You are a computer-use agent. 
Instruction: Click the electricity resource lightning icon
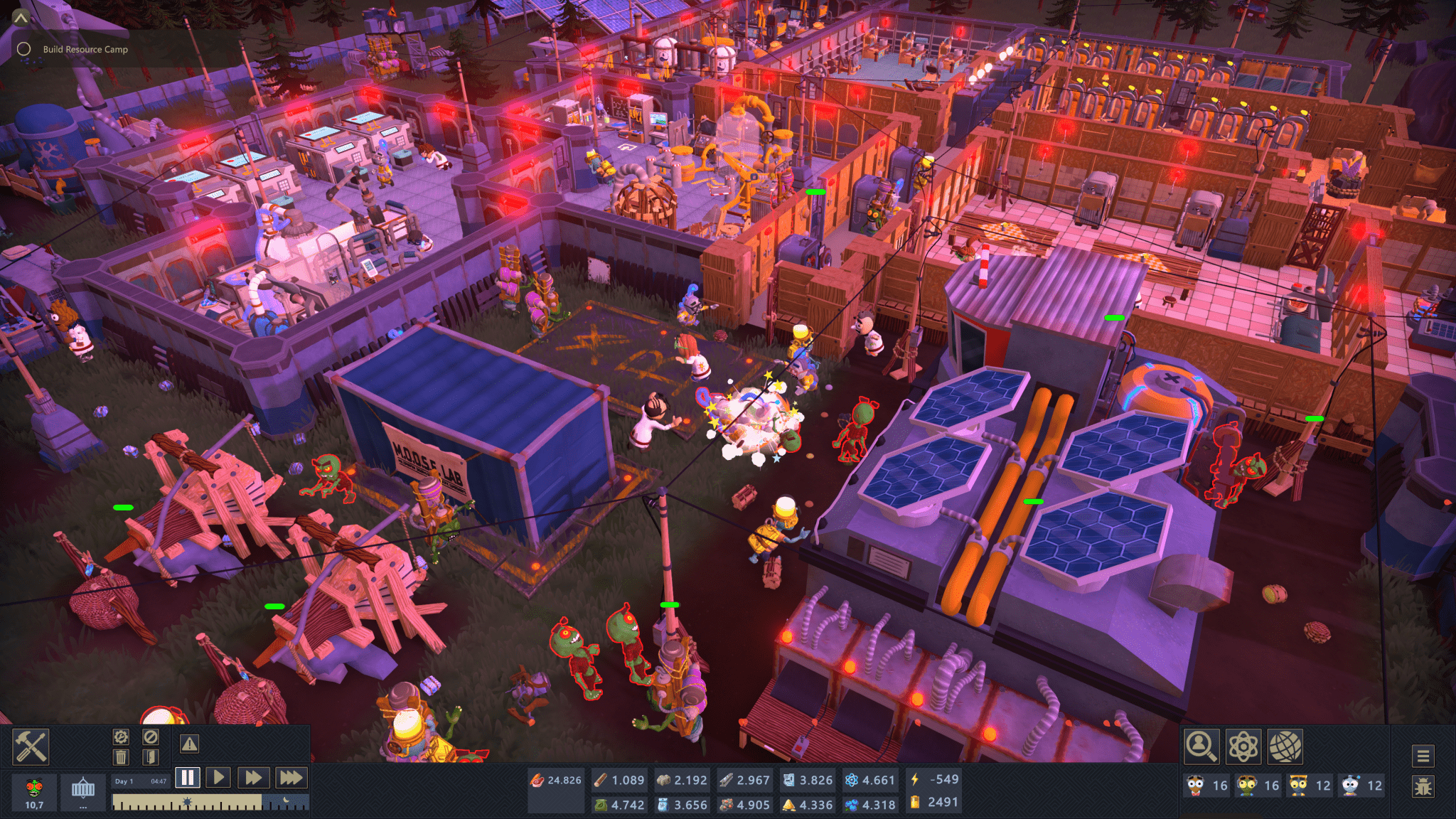[x=915, y=779]
